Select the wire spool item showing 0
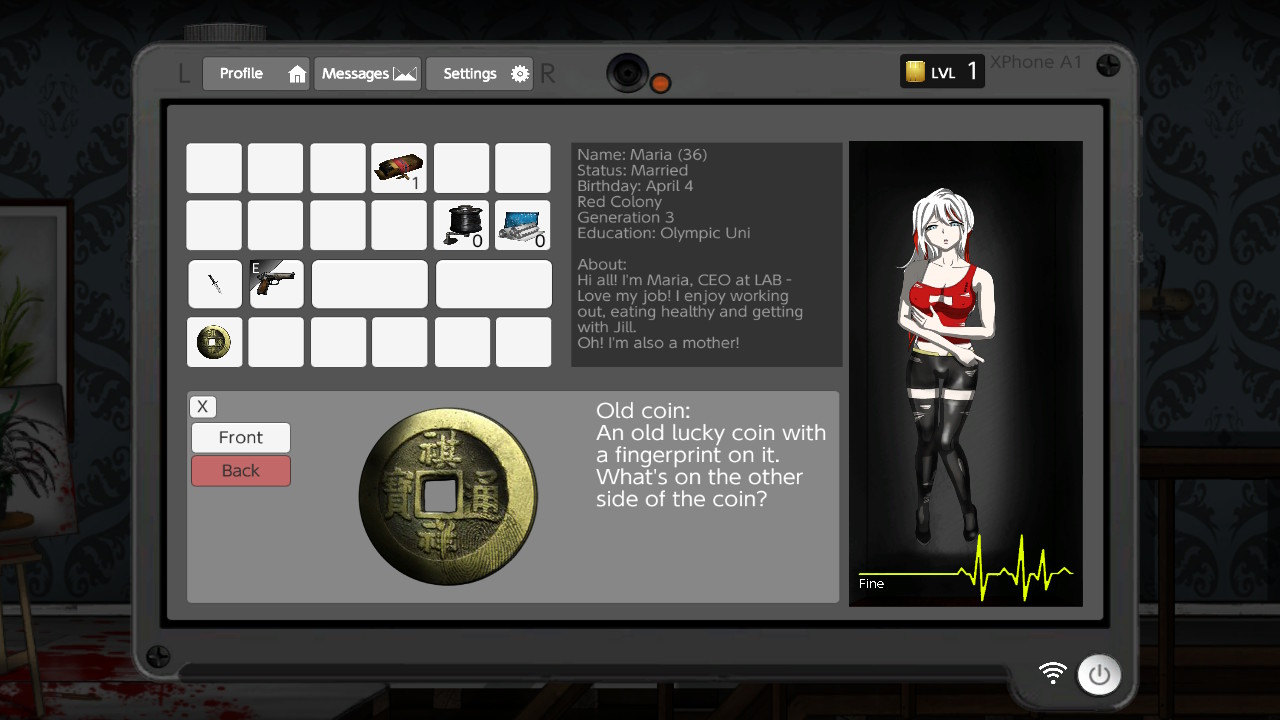 [x=461, y=225]
